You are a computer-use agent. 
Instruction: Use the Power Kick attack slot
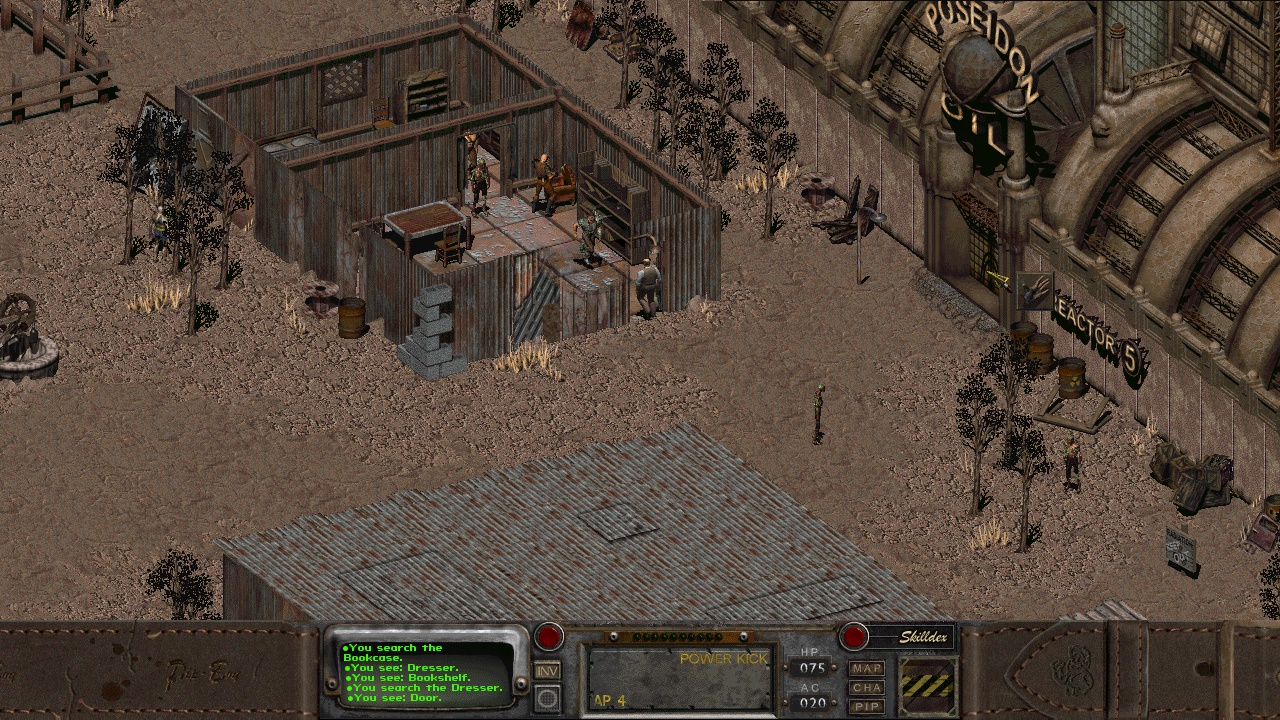[679, 677]
